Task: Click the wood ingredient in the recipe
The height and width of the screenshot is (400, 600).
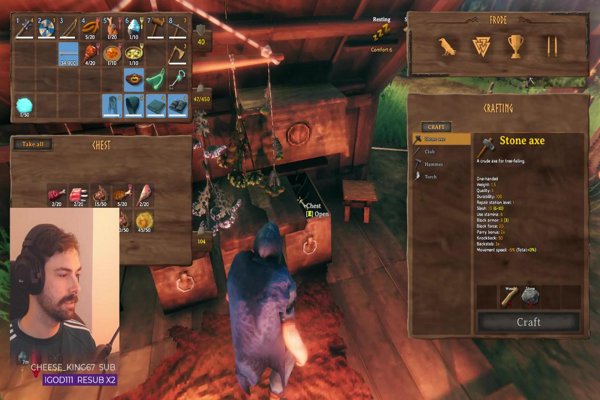Action: [509, 295]
